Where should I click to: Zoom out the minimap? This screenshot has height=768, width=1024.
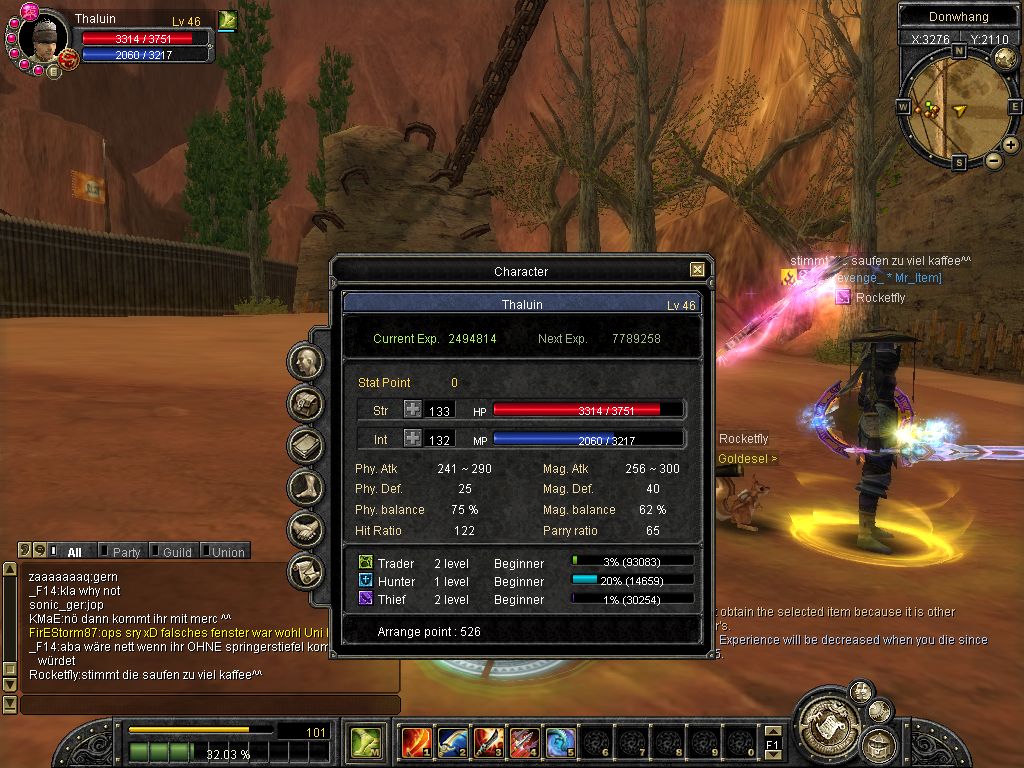click(994, 160)
